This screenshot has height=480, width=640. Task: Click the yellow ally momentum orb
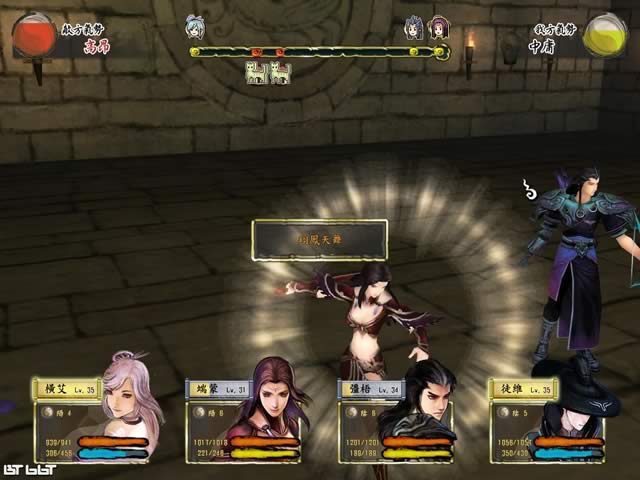point(604,35)
